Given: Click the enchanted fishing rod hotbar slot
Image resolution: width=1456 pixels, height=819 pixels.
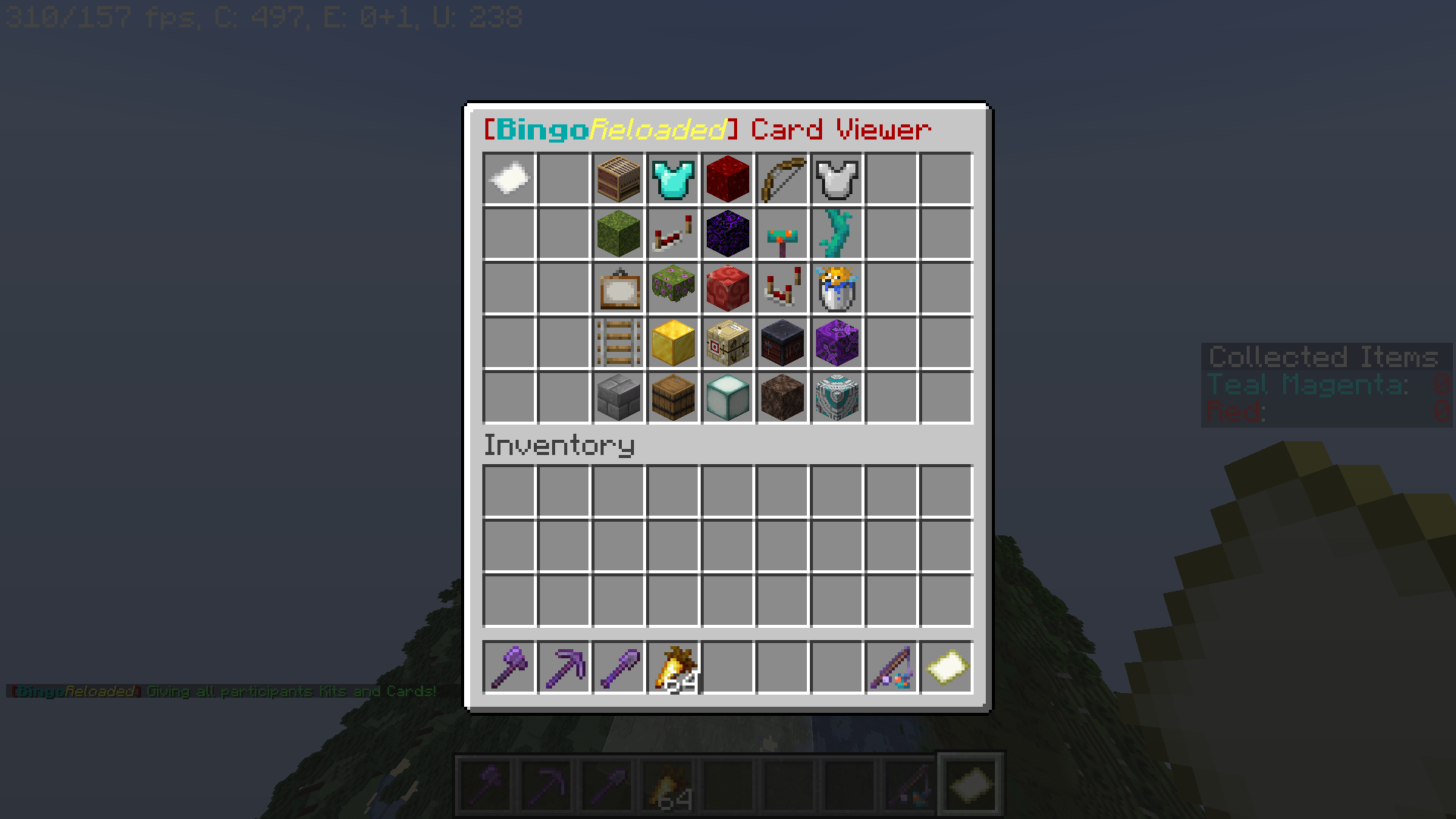Looking at the screenshot, I should [x=891, y=665].
